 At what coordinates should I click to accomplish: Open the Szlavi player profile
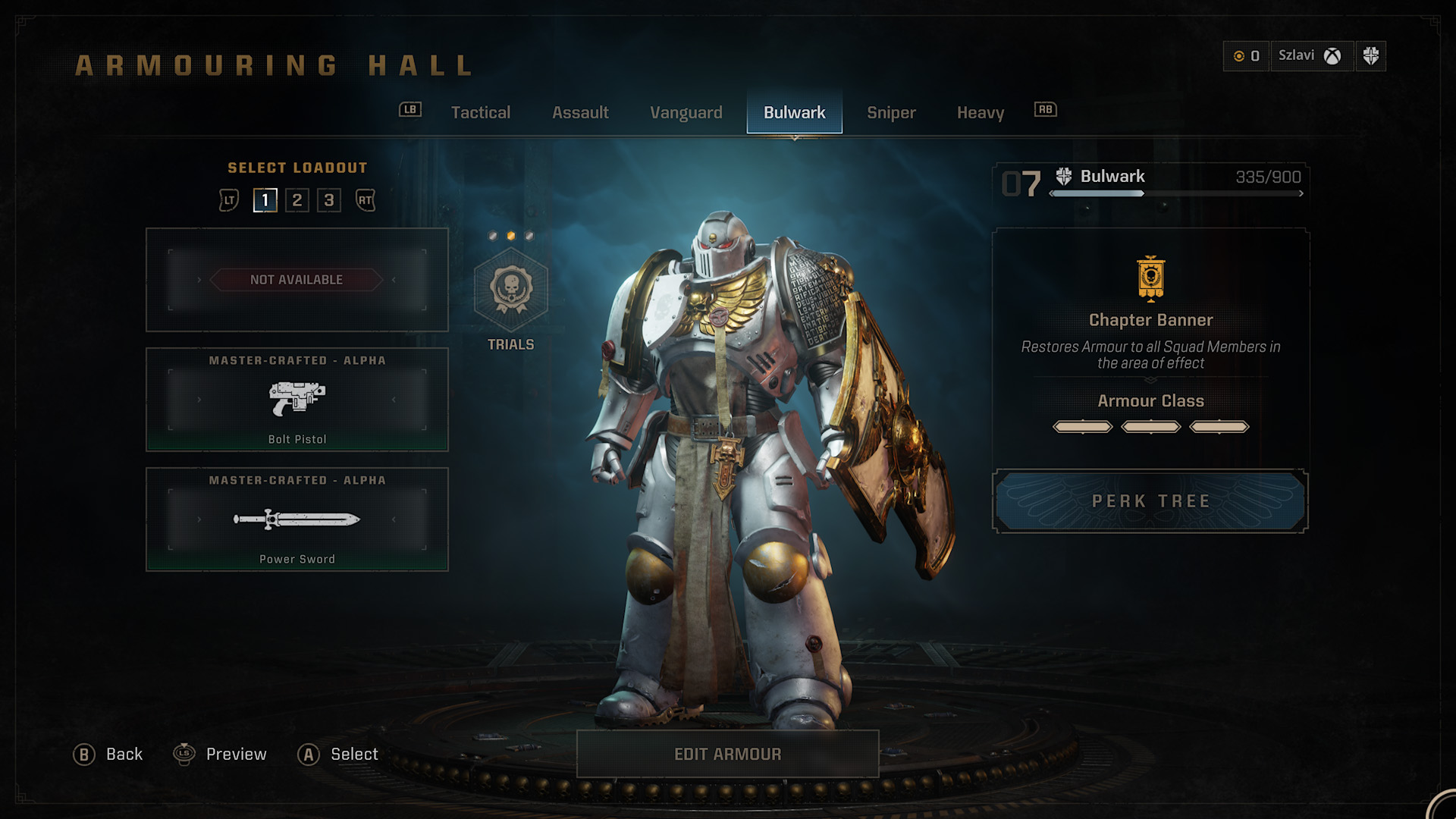pos(1310,56)
